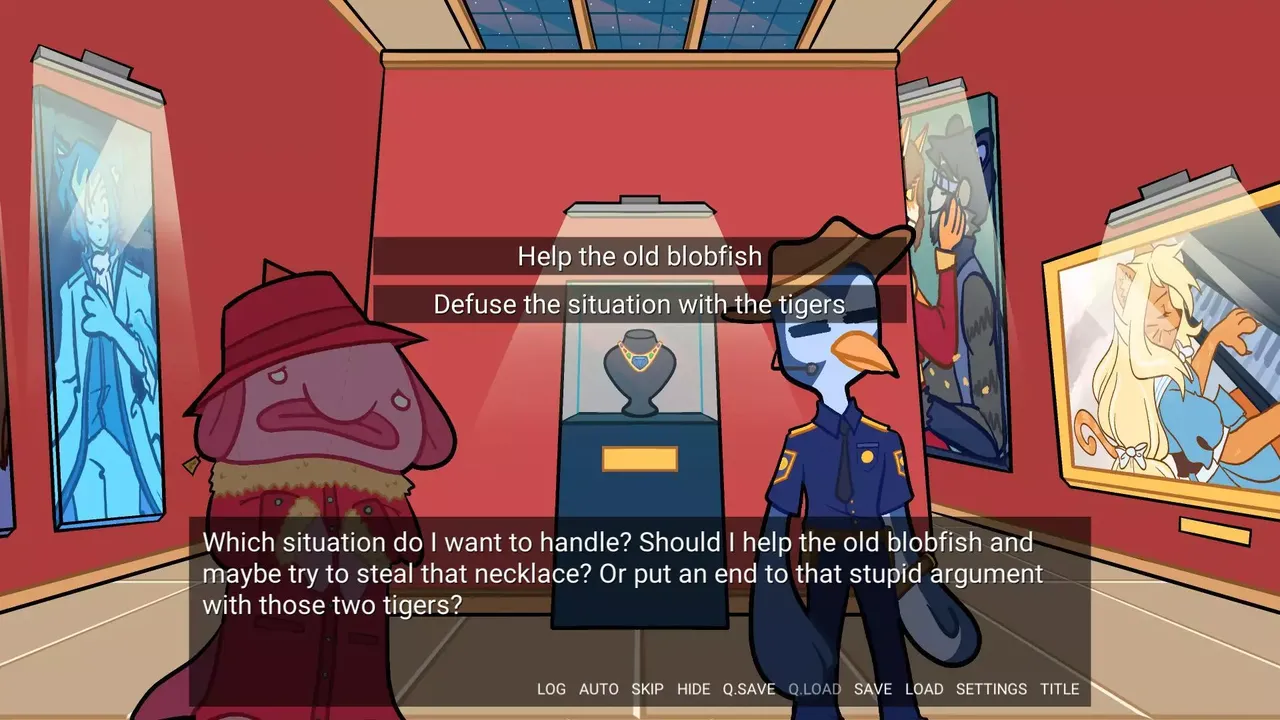
Task: Trigger the Q.LOAD quick load
Action: [813, 689]
